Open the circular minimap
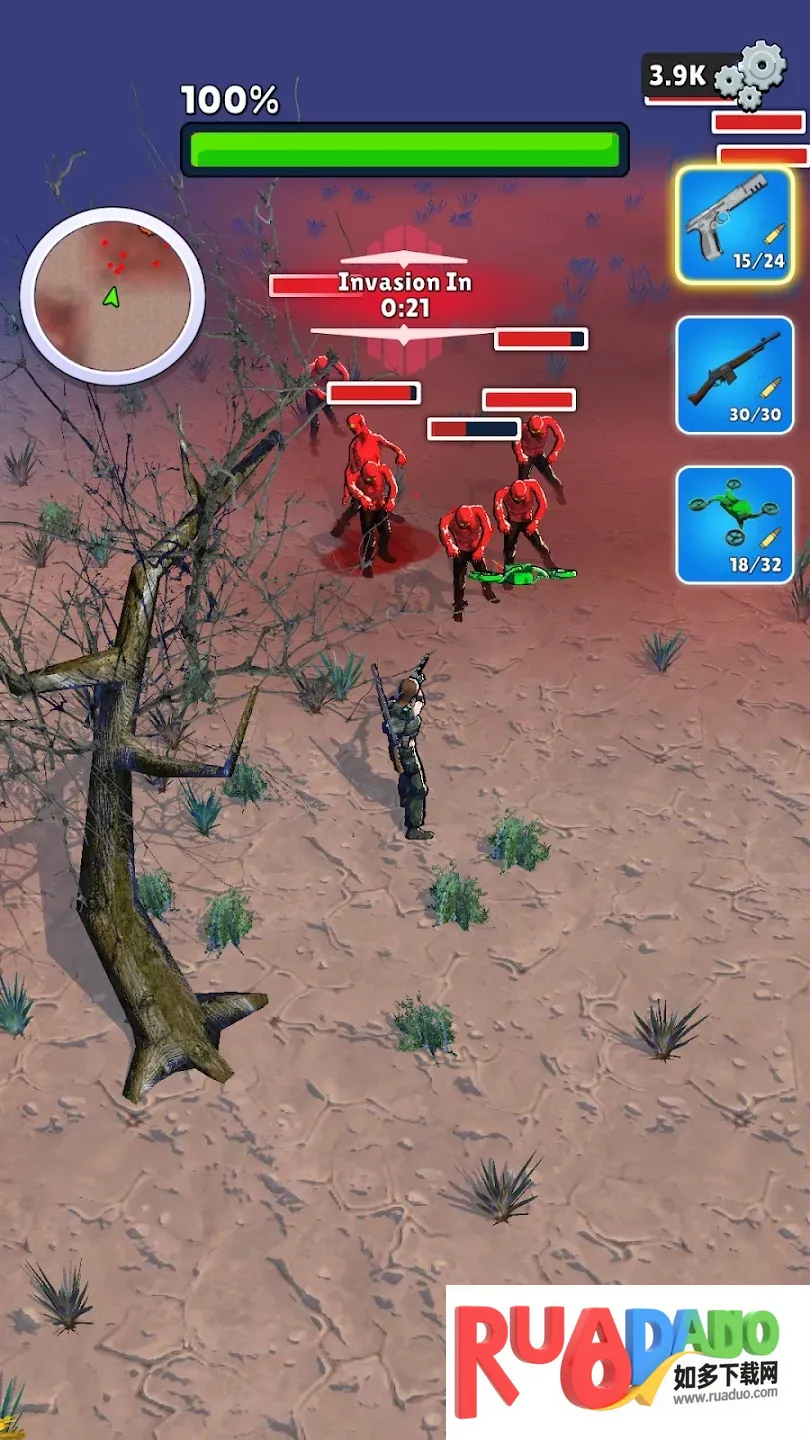Image resolution: width=810 pixels, height=1440 pixels. [x=112, y=296]
